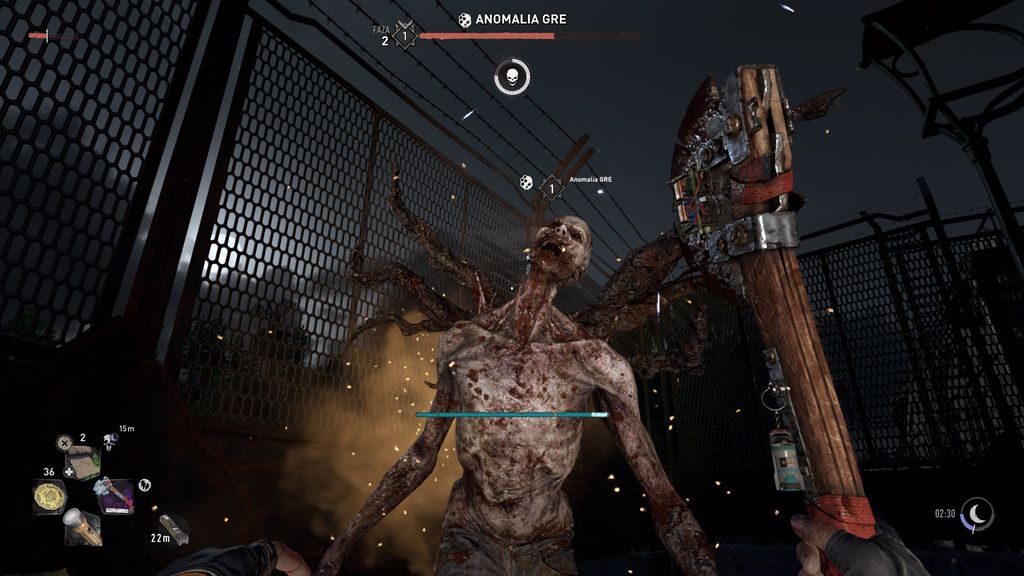Click the crossed-out circle icon above the bandage

pyautogui.click(x=64, y=441)
